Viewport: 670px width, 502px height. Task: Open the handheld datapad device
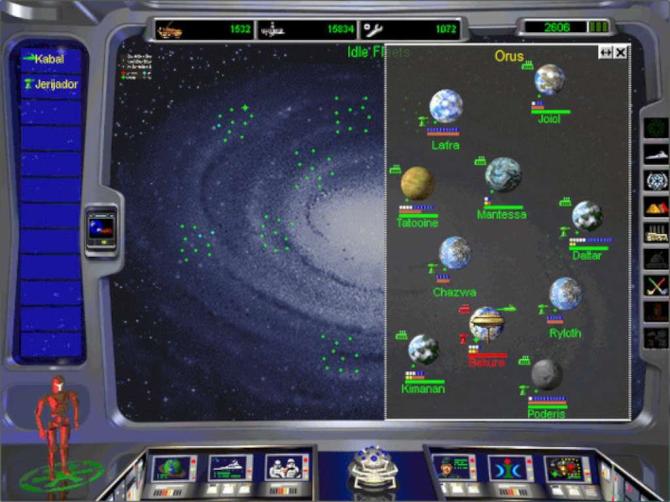click(101, 228)
